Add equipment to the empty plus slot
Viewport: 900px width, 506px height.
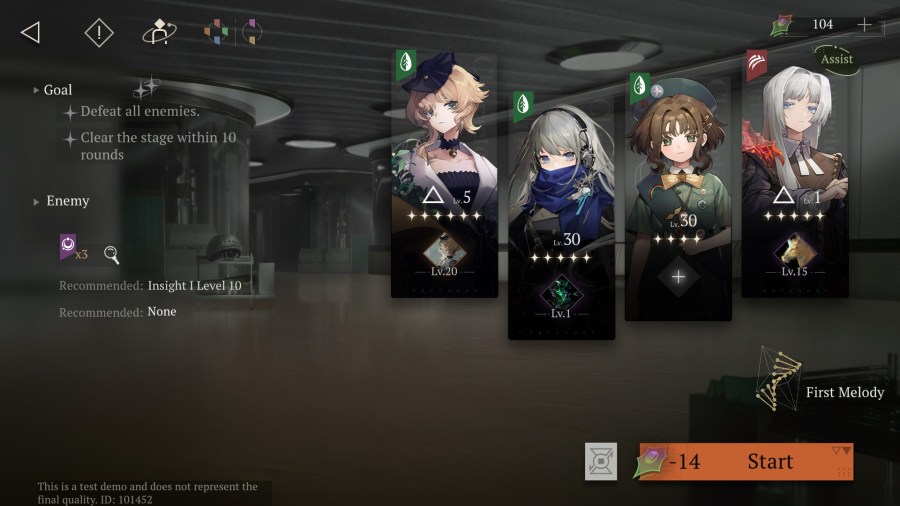[x=678, y=277]
